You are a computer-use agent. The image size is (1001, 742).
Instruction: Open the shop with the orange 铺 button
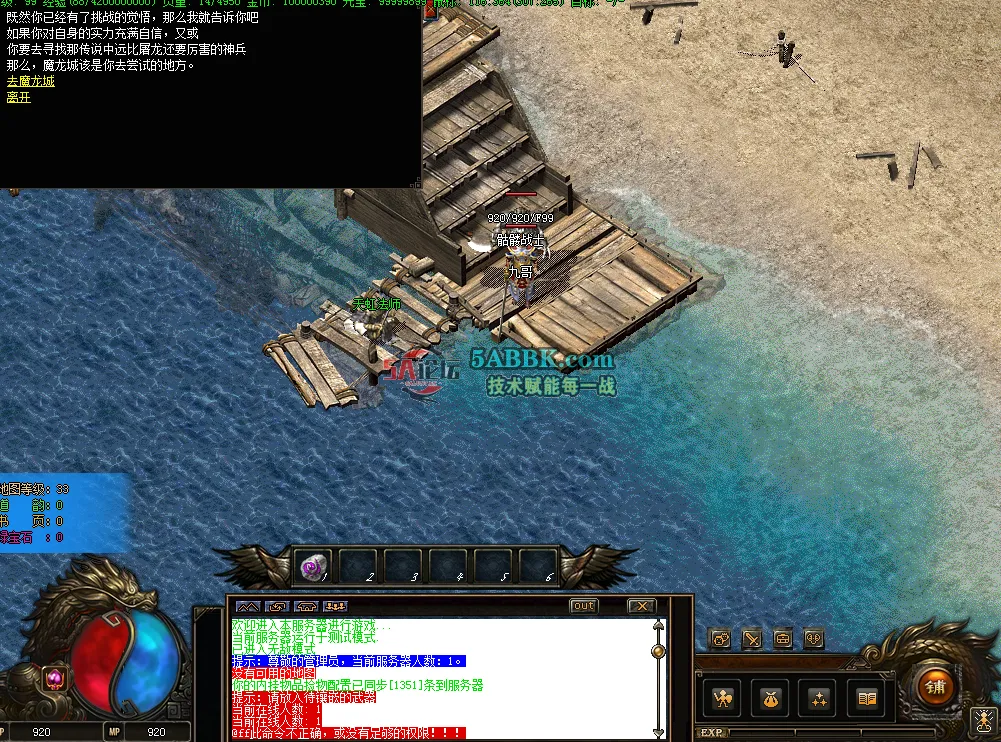pos(936,686)
